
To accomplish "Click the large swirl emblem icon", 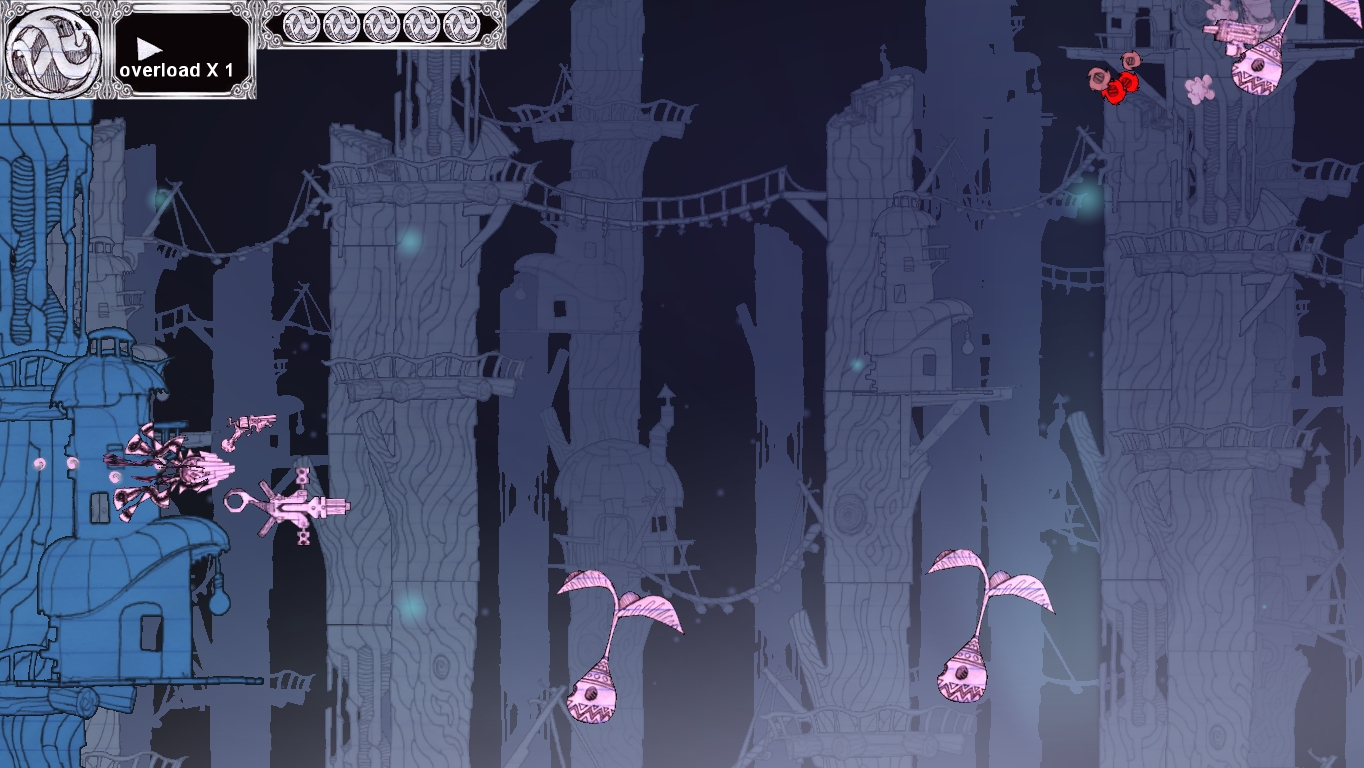I will pyautogui.click(x=52, y=50).
